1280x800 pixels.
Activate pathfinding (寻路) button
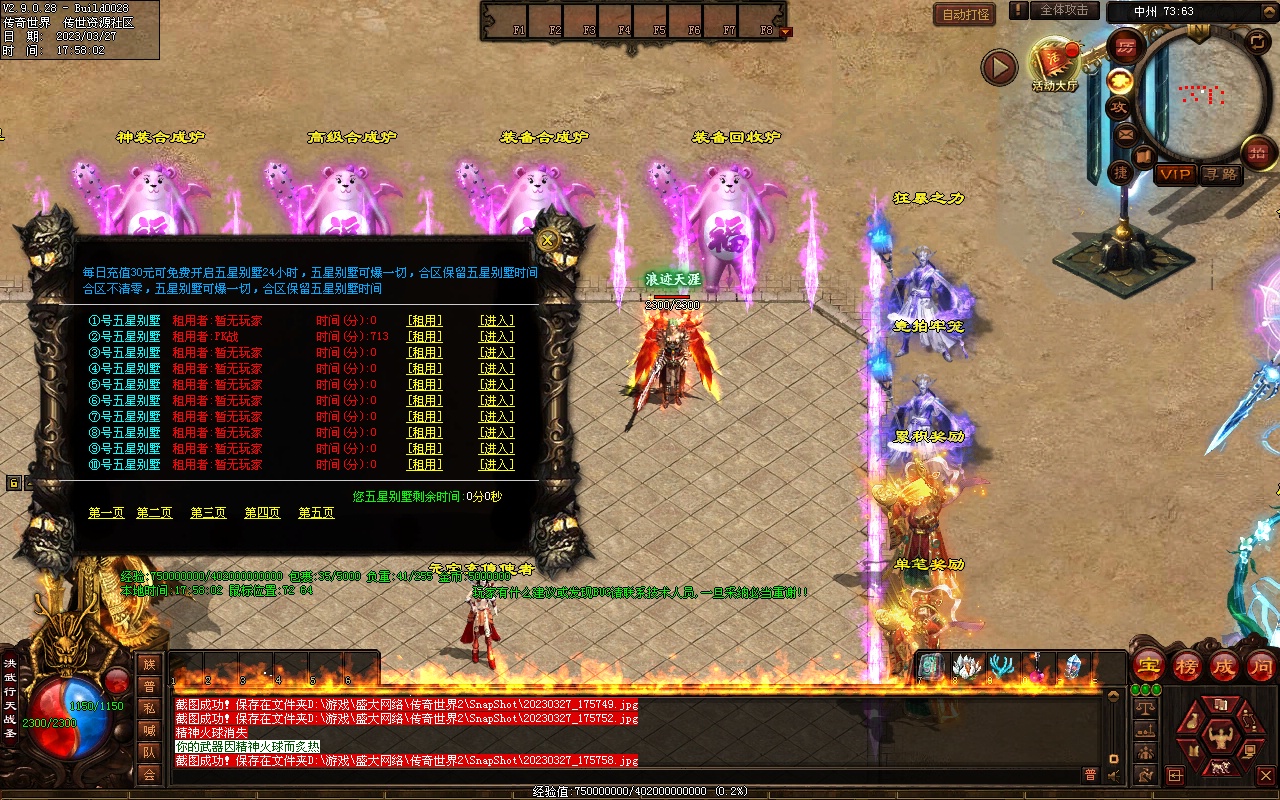1220,174
